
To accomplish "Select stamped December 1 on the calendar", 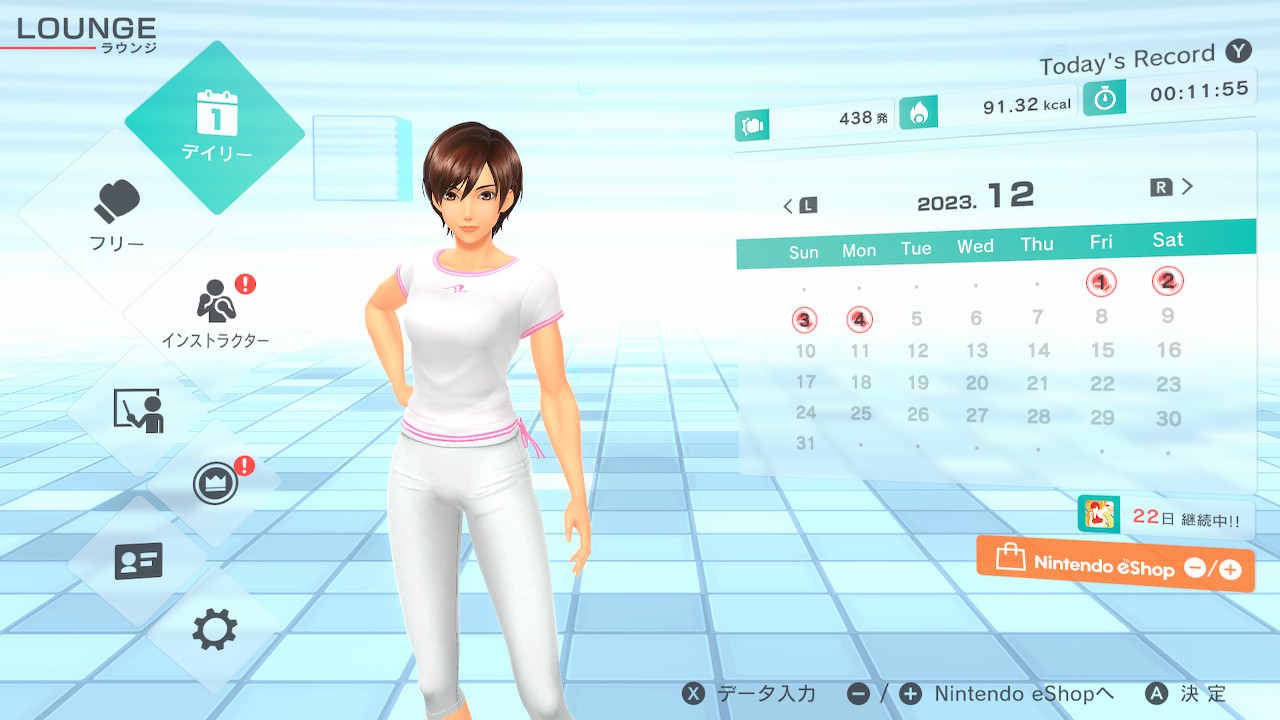I will 1101,283.
